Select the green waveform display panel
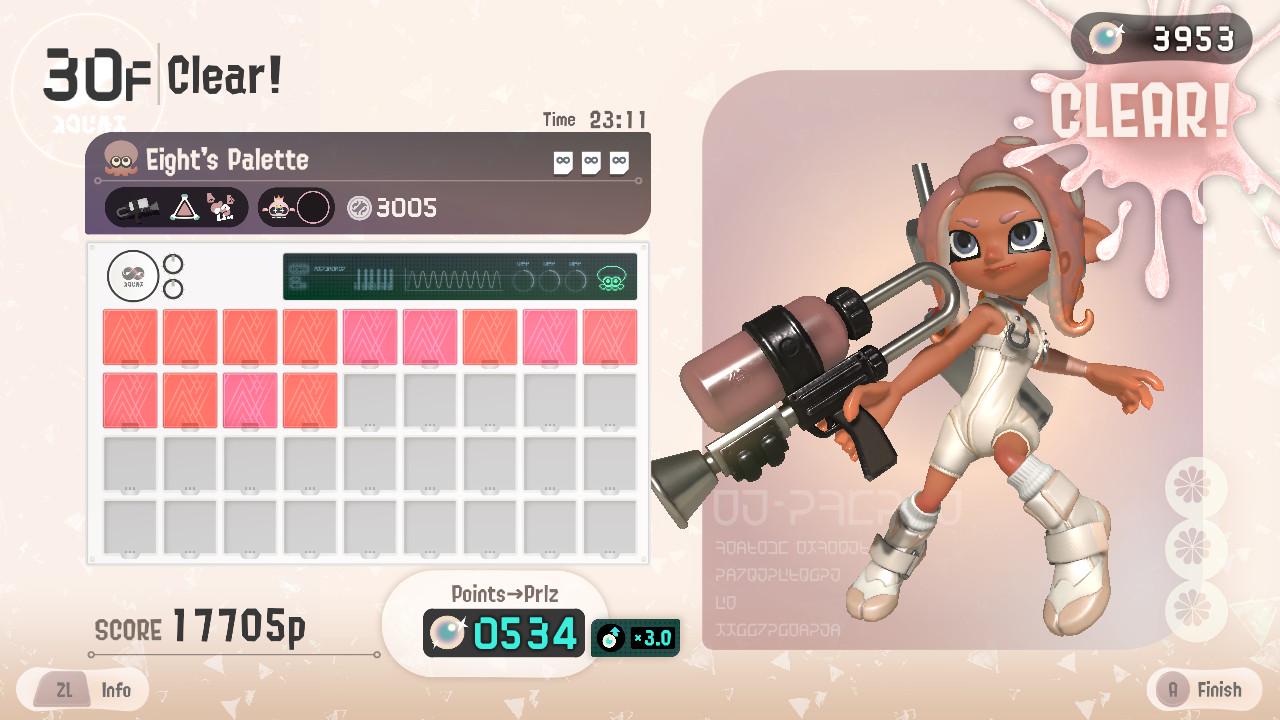This screenshot has width=1280, height=720. click(459, 277)
